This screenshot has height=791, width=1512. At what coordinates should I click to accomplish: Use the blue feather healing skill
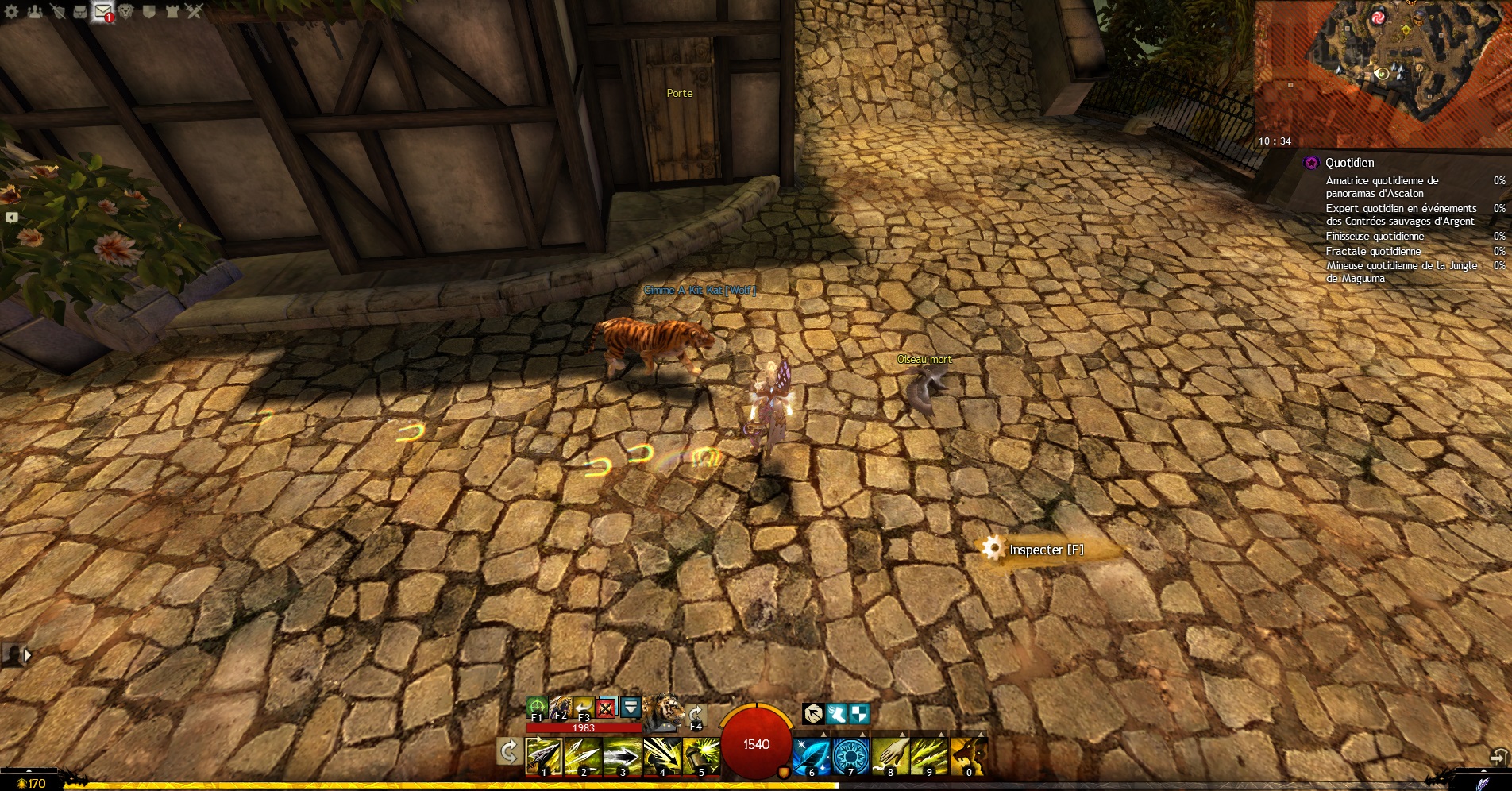(x=812, y=755)
